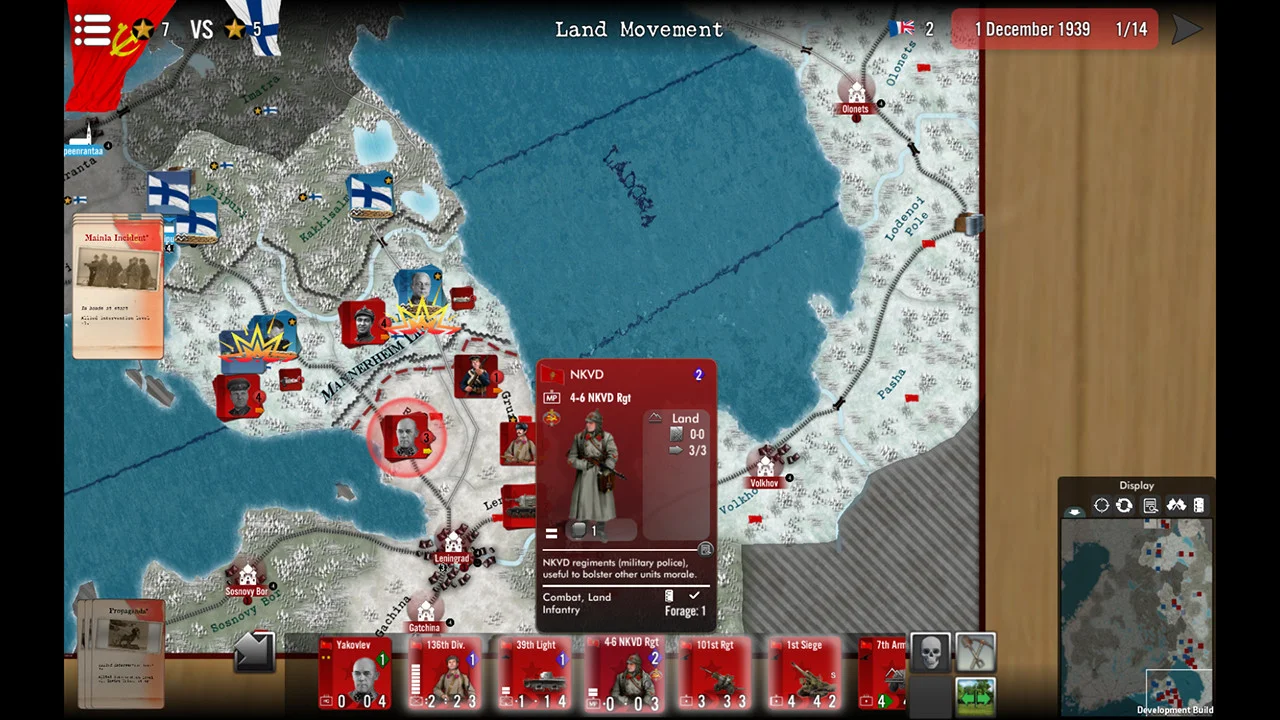Select the green arrows movement icon
This screenshot has height=720, width=1280.
(974, 692)
